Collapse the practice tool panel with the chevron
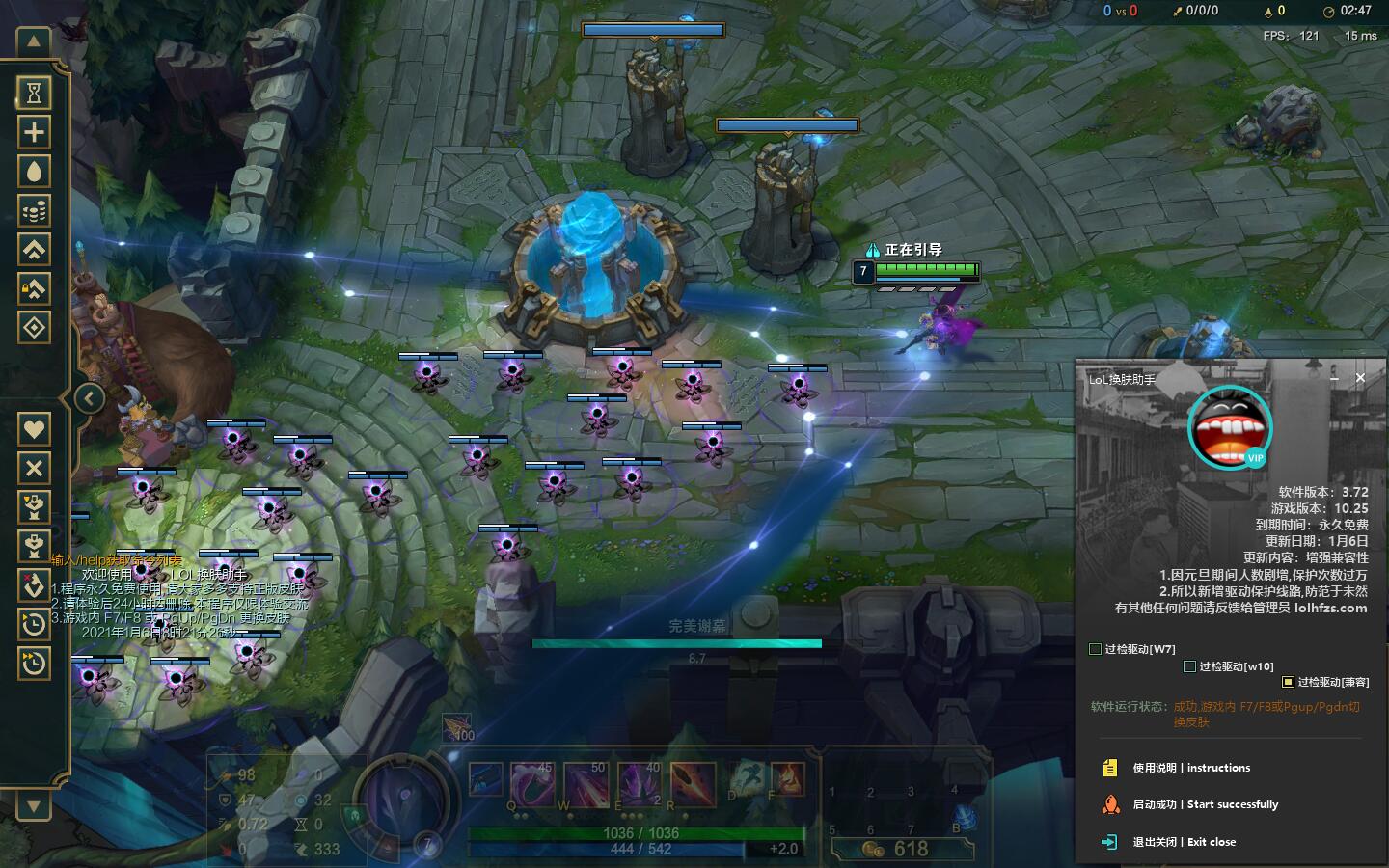Image resolution: width=1389 pixels, height=868 pixels. pos(90,397)
